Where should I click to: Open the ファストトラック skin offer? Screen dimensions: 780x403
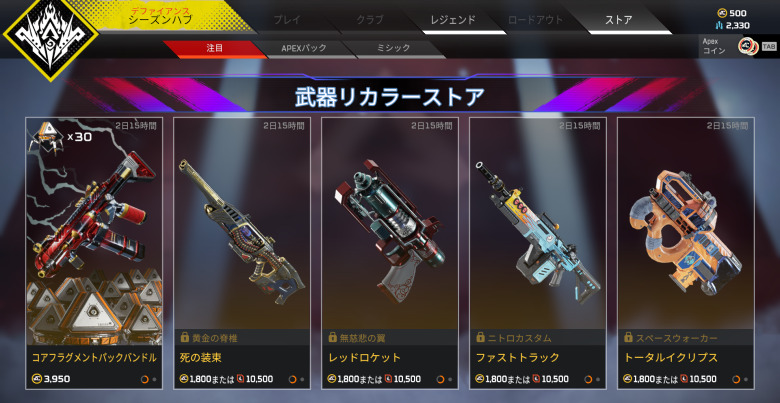tap(536, 250)
